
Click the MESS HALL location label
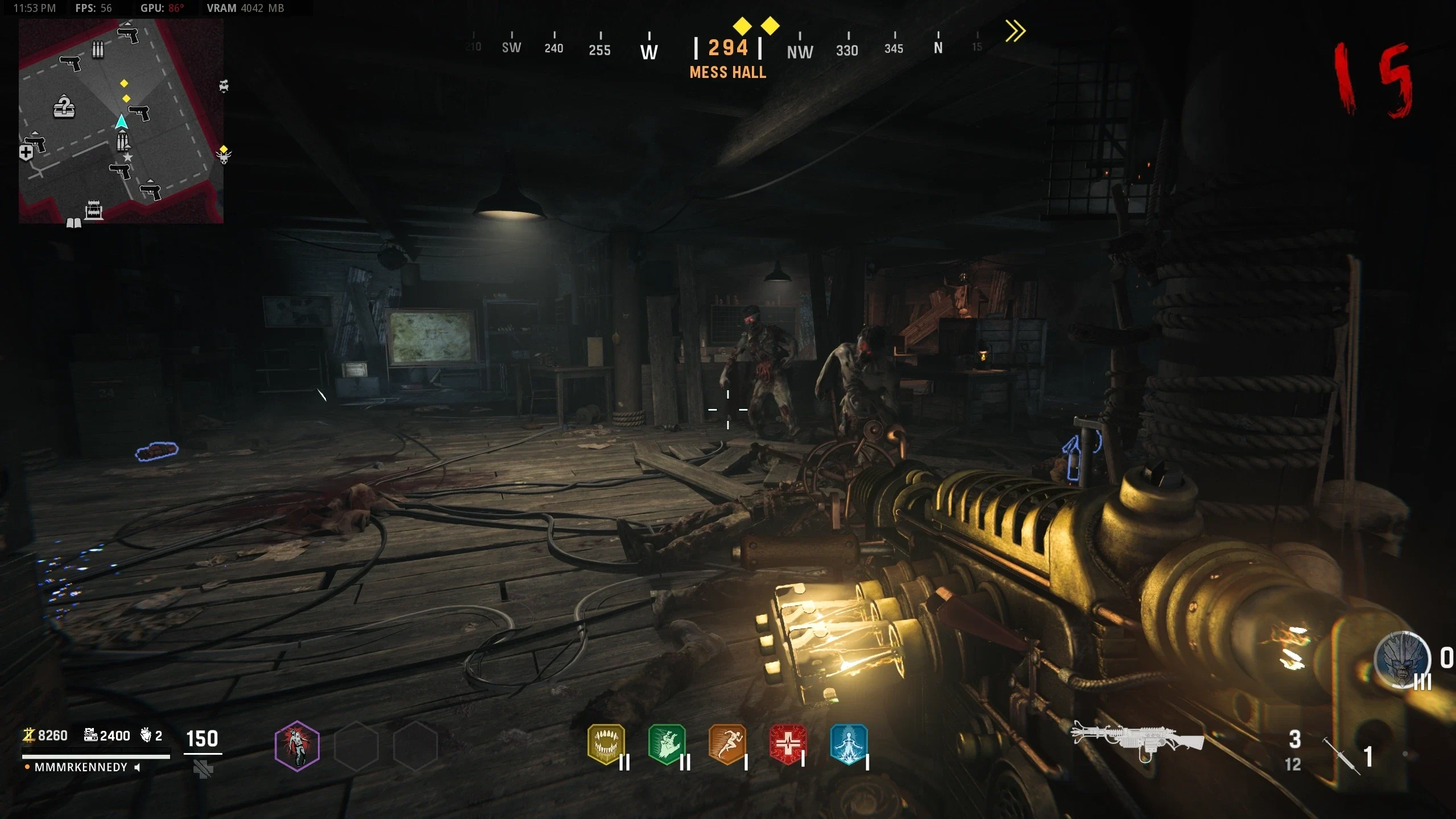728,72
